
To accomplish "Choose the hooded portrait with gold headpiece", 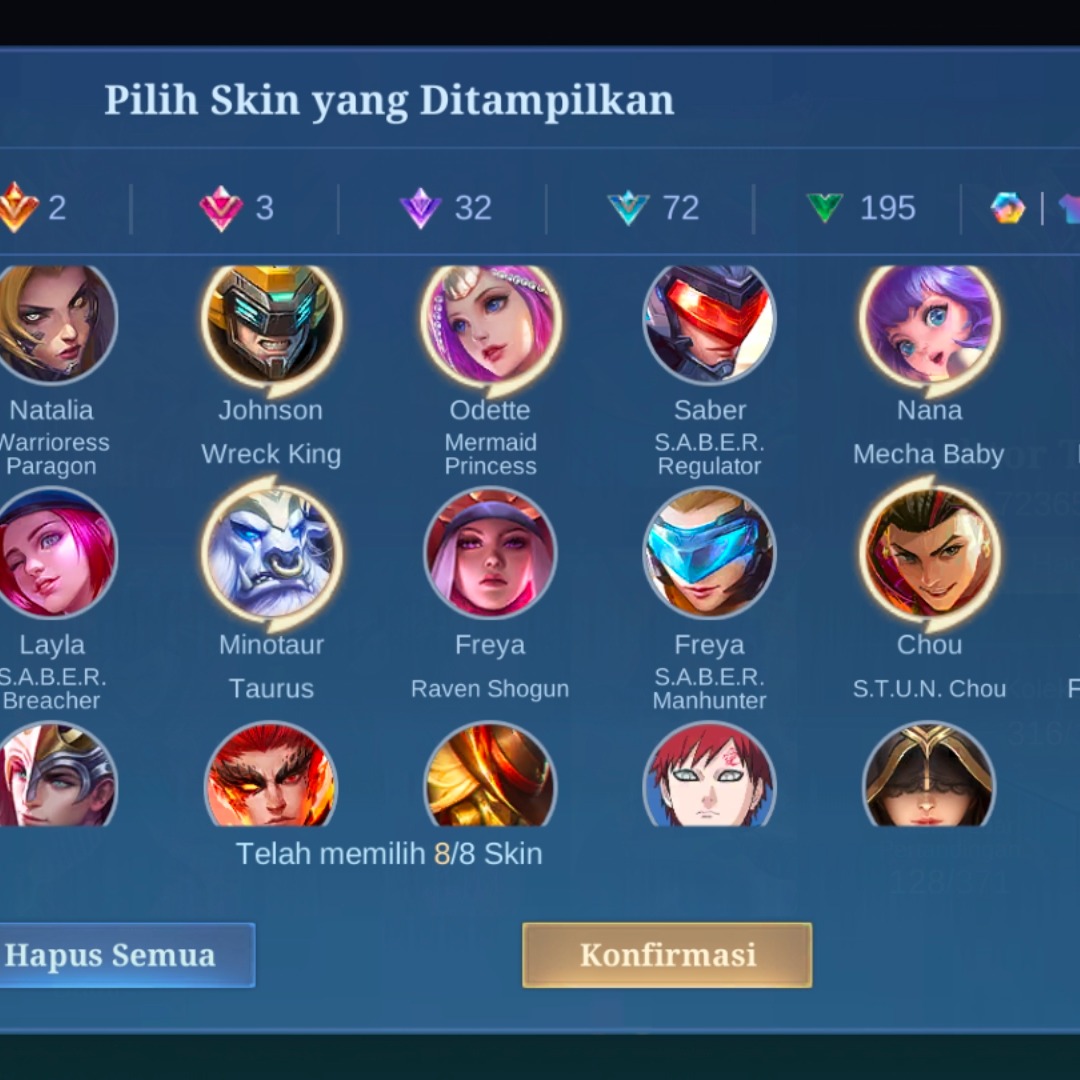I will click(x=929, y=777).
